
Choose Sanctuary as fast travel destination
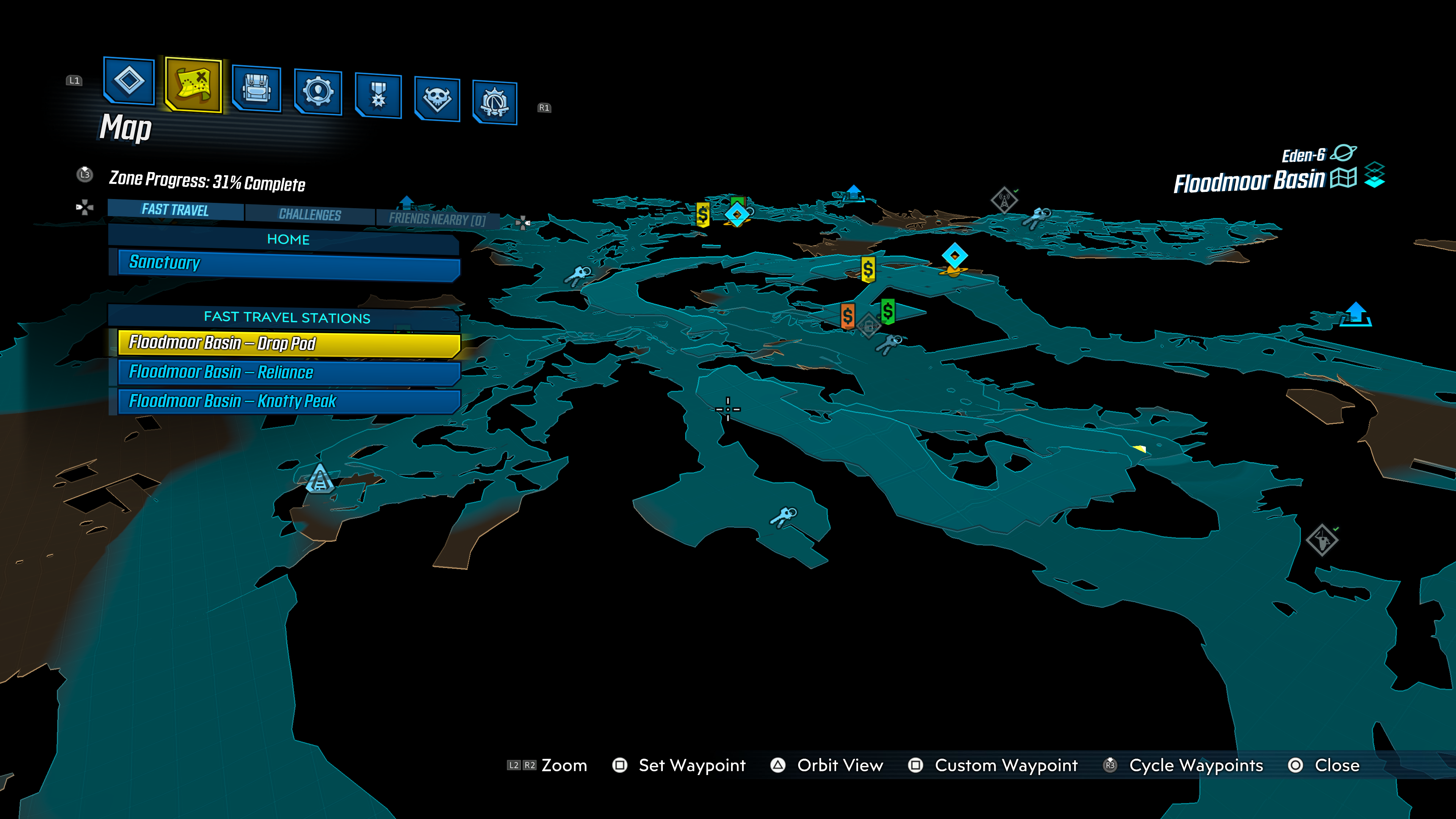[288, 264]
